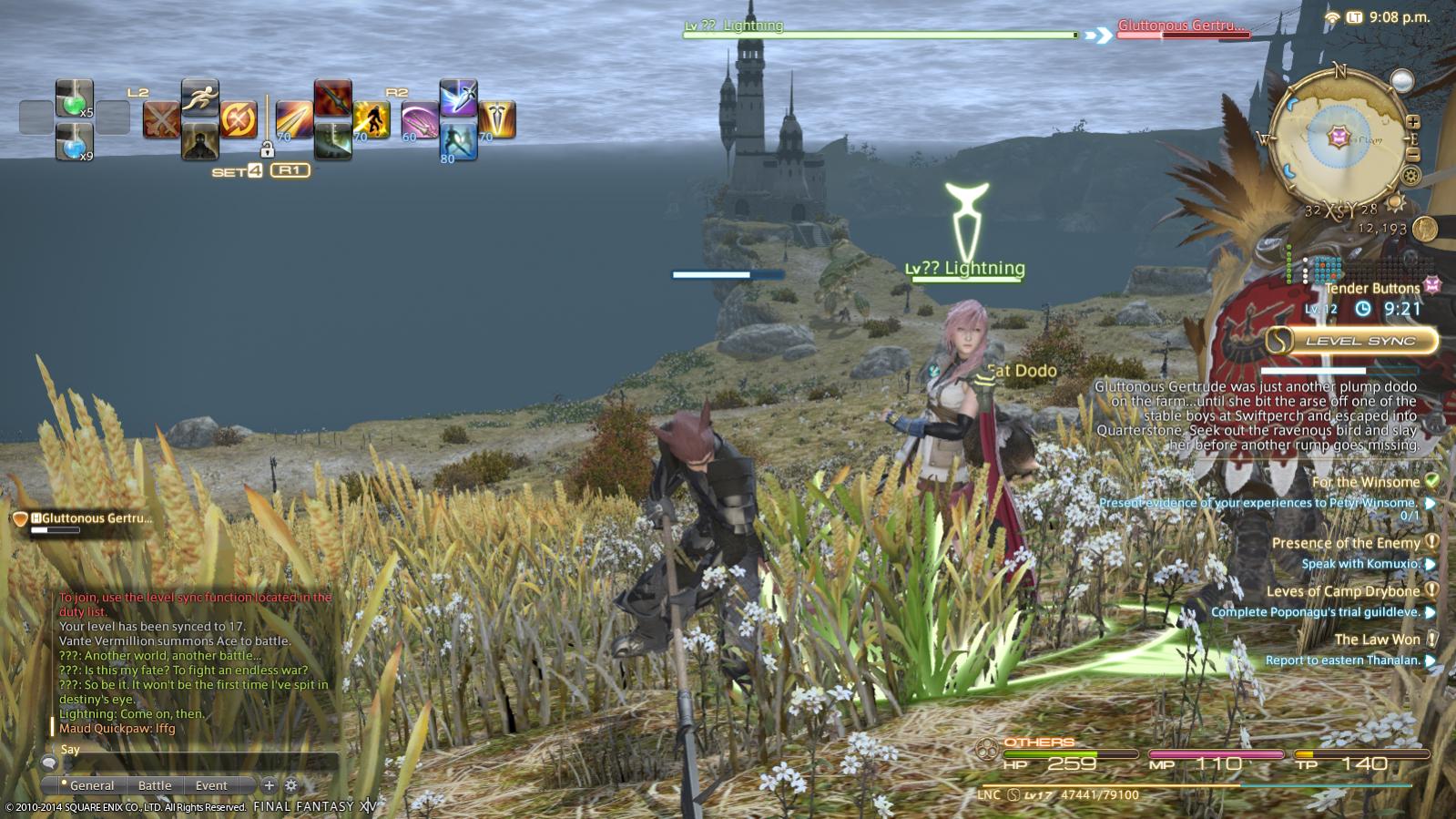The image size is (1456, 819).
Task: Activate the golden spear thrust ability
Action: pyautogui.click(x=294, y=119)
